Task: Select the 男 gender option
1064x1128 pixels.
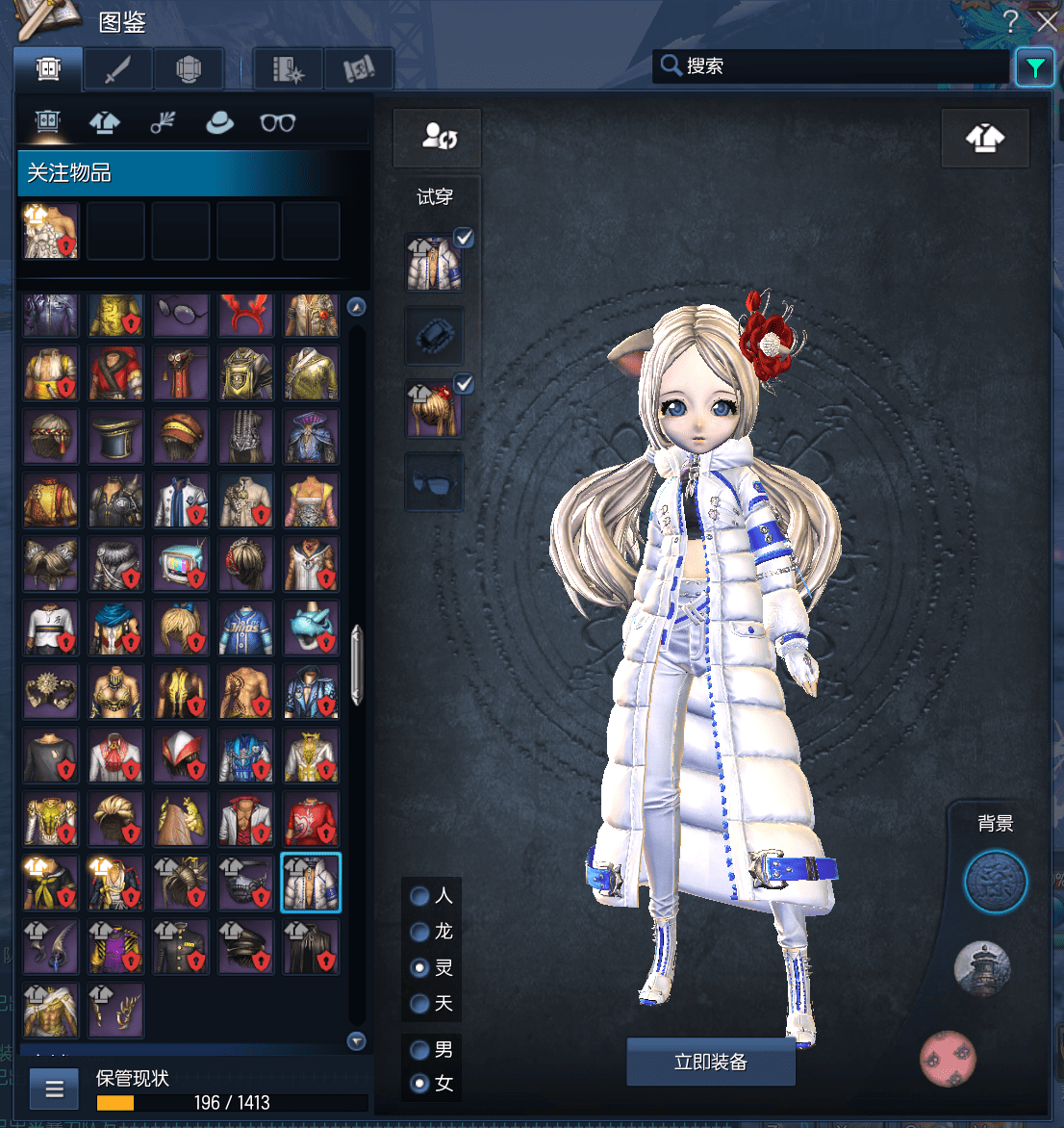Action: 420,1049
